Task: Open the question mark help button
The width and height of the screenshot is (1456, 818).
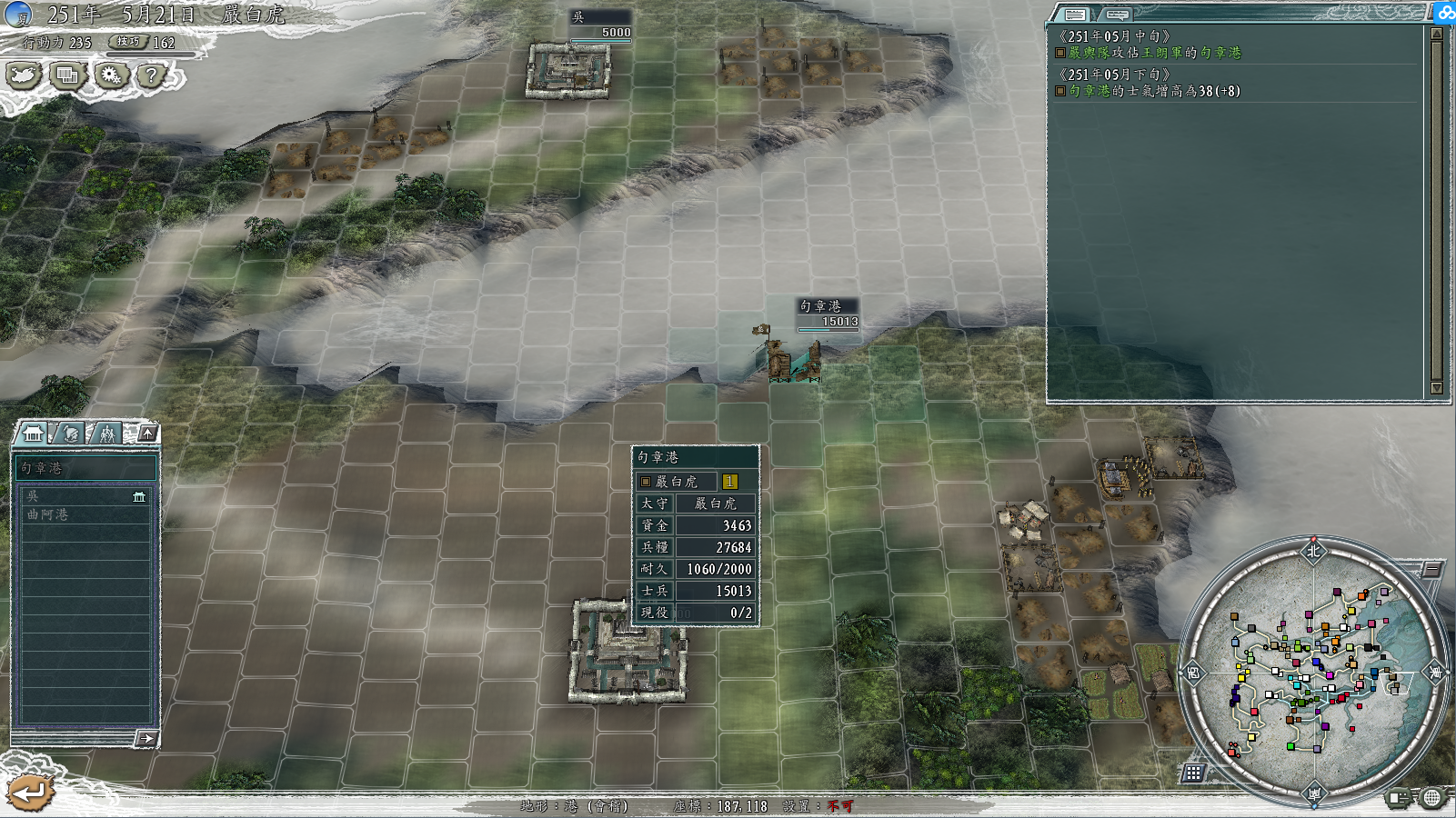Action: click(x=152, y=75)
